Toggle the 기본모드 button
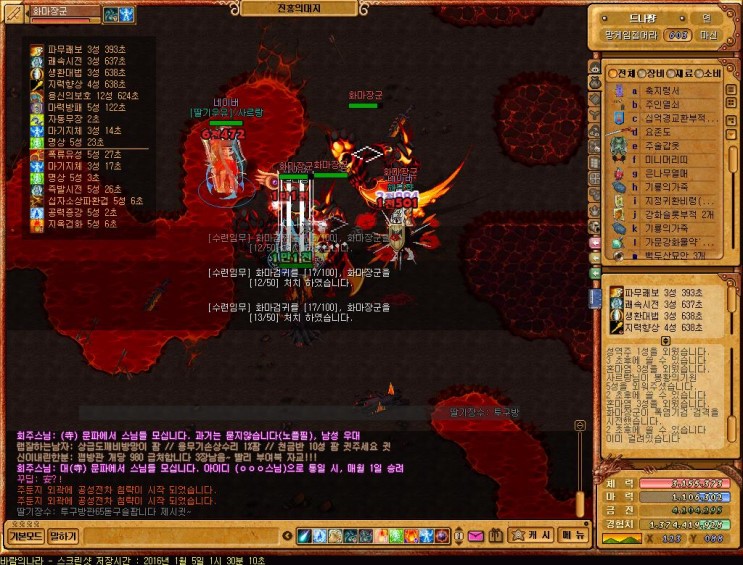 [x=24, y=535]
